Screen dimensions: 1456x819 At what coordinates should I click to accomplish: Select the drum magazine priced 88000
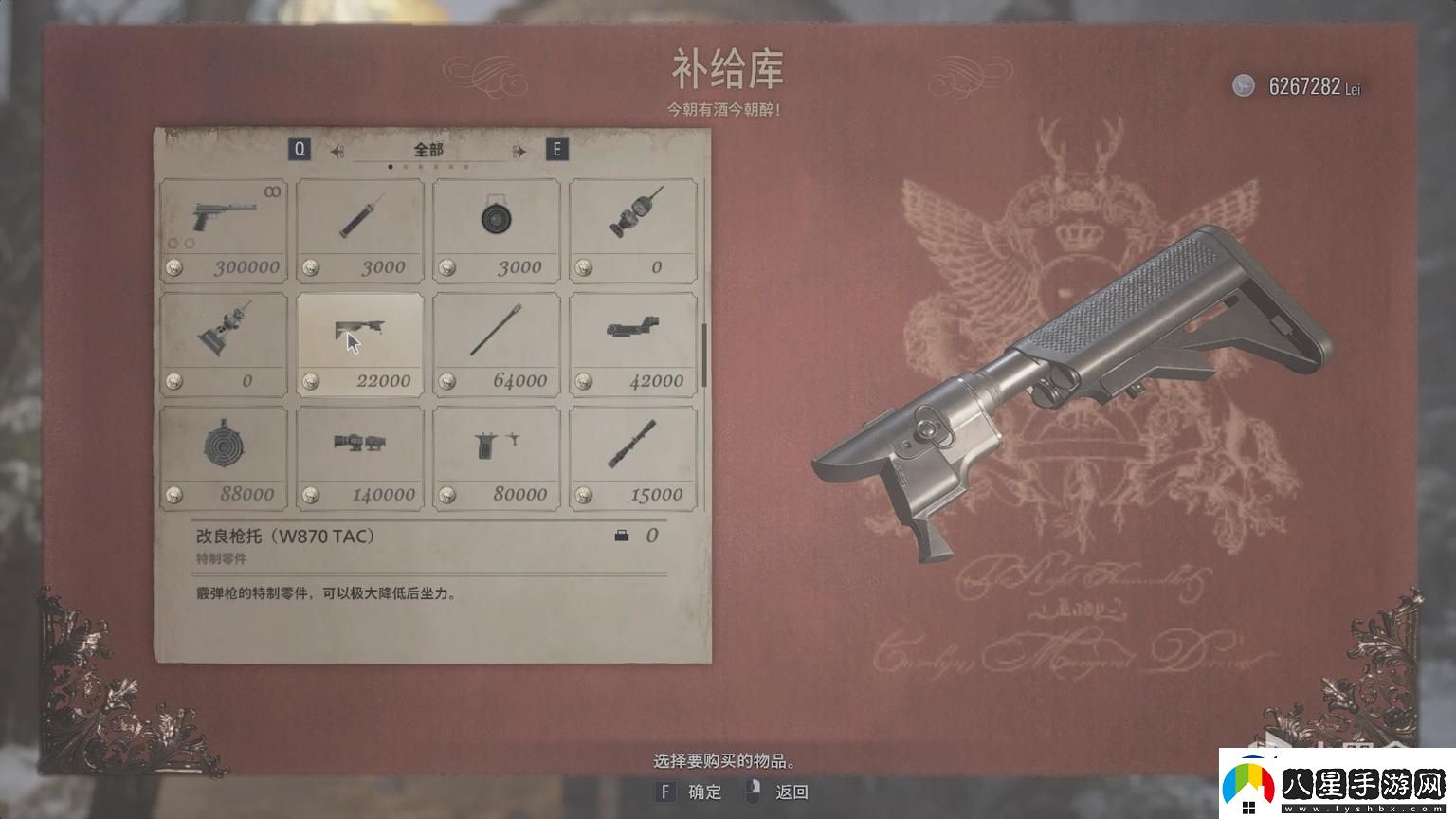coord(223,455)
